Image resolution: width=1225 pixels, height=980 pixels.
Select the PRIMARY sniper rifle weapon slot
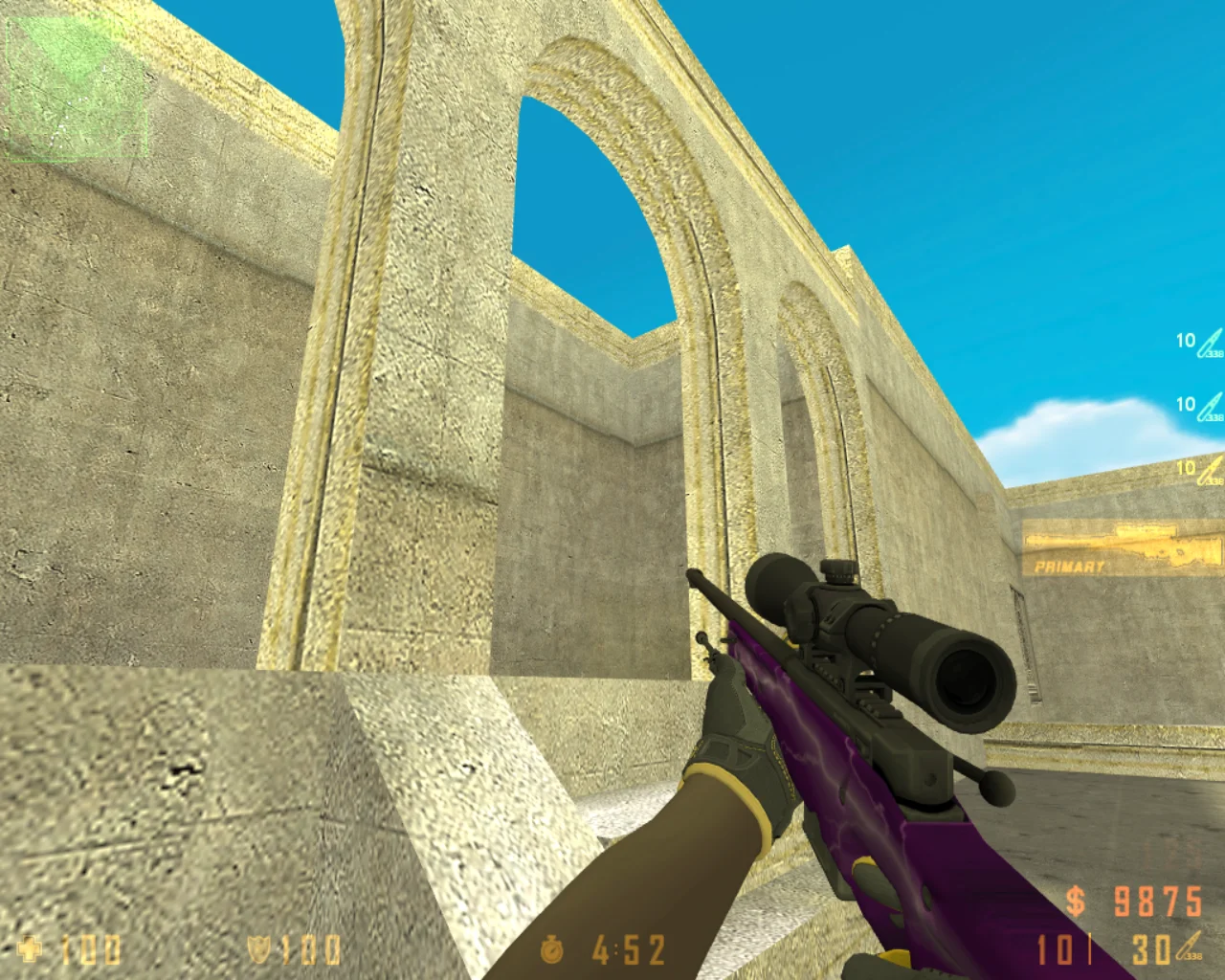[x=1123, y=550]
